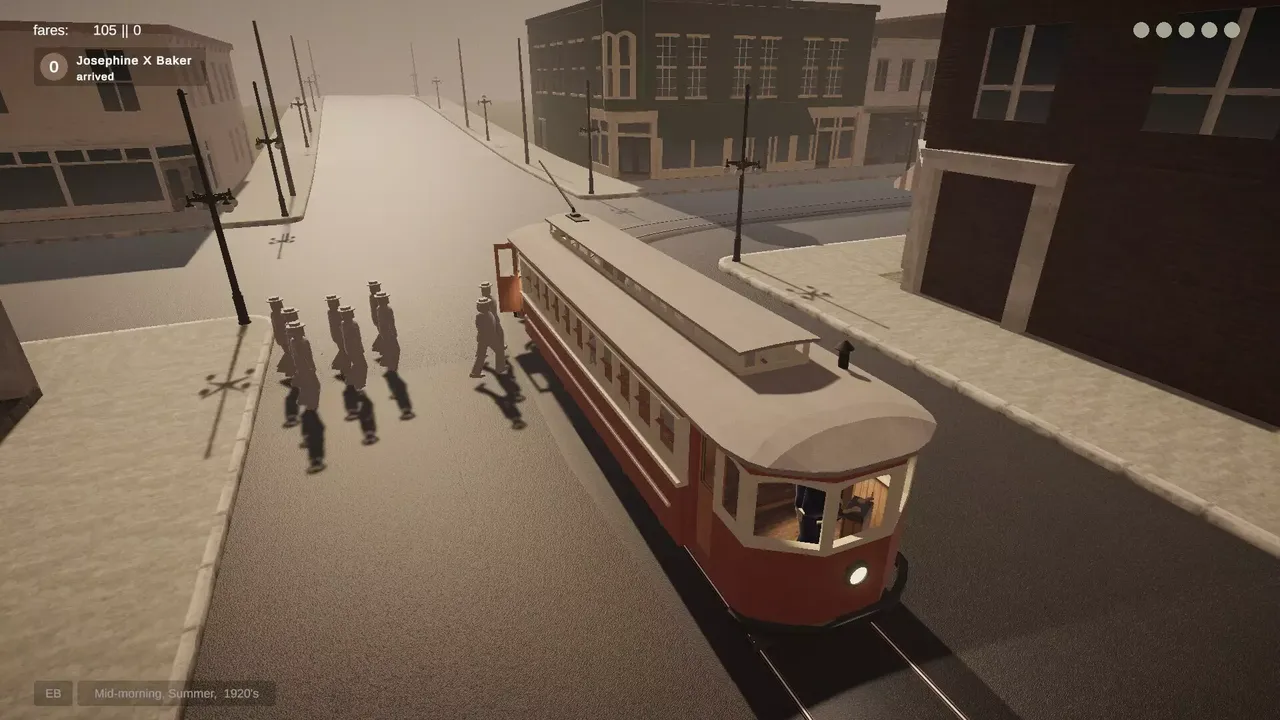
Task: Click the 105 fares count value
Action: click(x=105, y=30)
